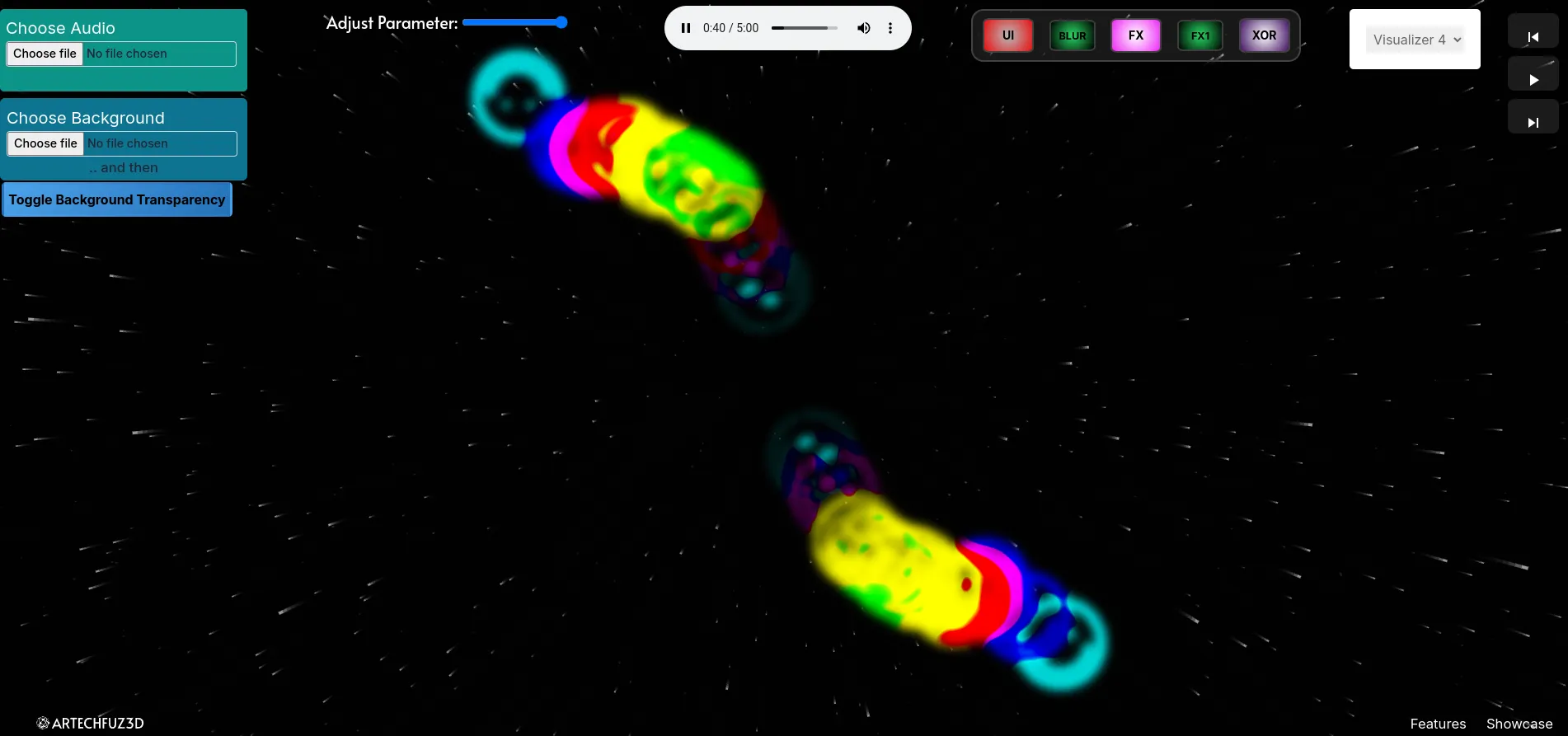Viewport: 1568px width, 736px height.
Task: Toggle the UI overlay button
Action: [x=1007, y=35]
